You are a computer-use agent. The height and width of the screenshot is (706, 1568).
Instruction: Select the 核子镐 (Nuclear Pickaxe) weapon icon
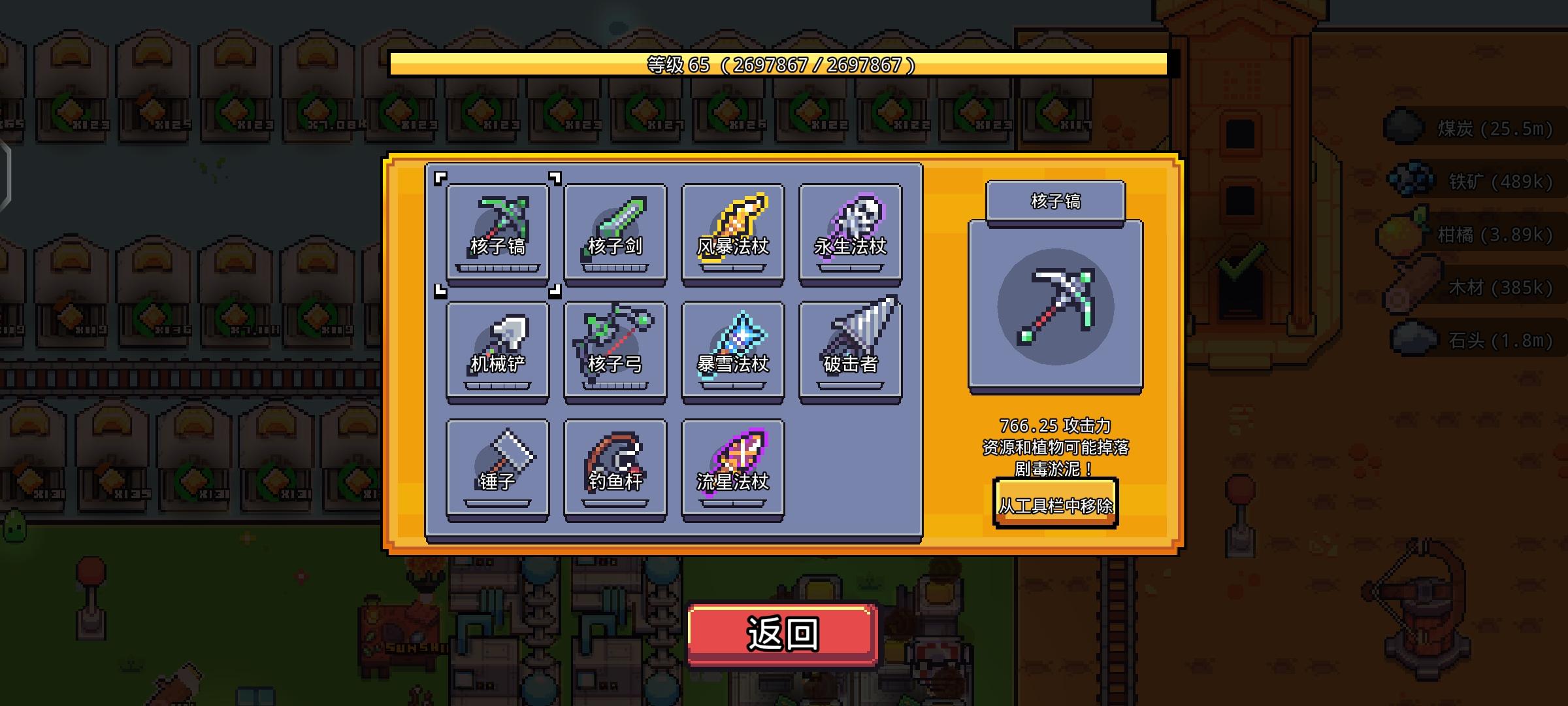coord(497,232)
